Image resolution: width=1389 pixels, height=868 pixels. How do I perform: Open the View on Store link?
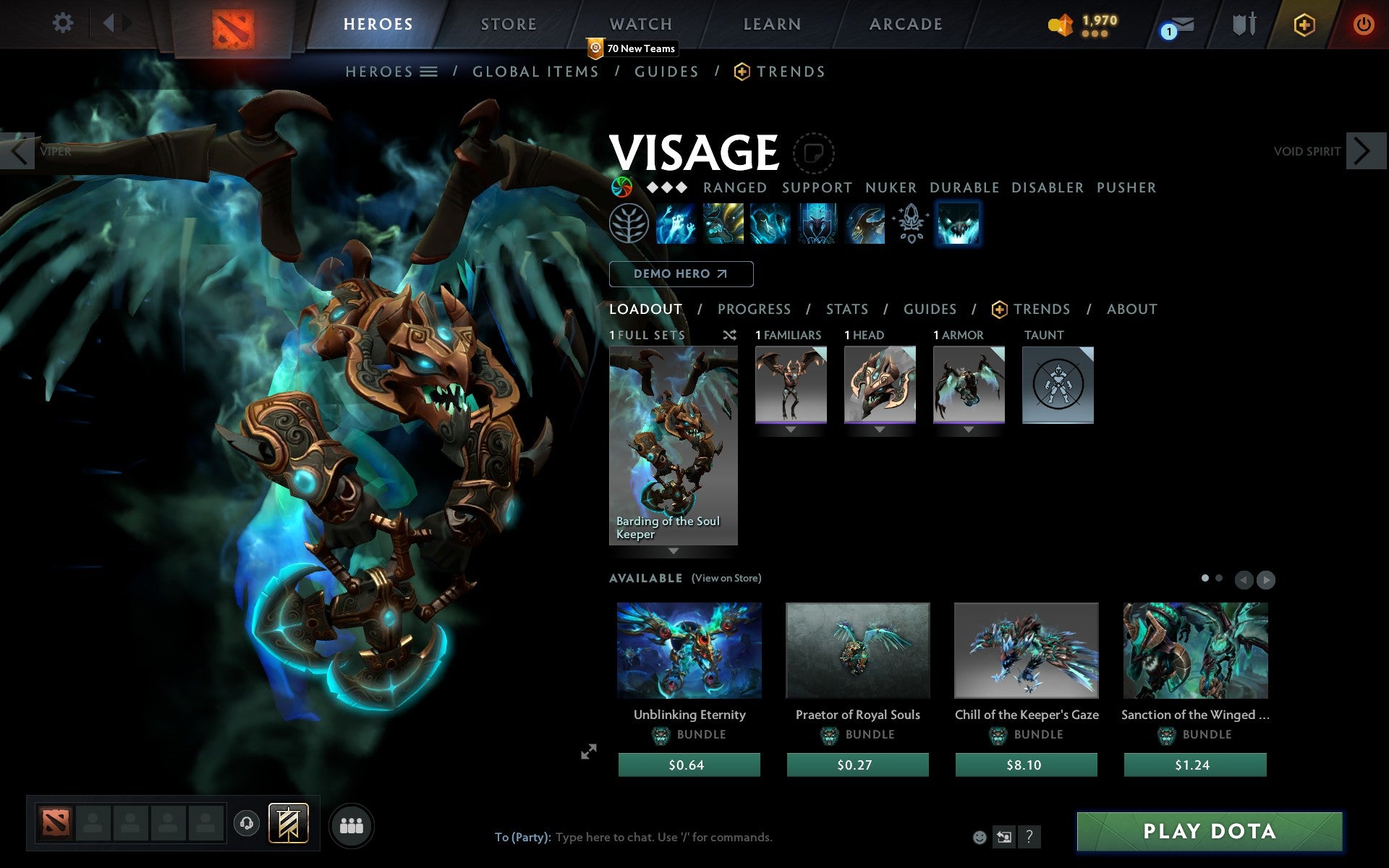click(x=726, y=578)
